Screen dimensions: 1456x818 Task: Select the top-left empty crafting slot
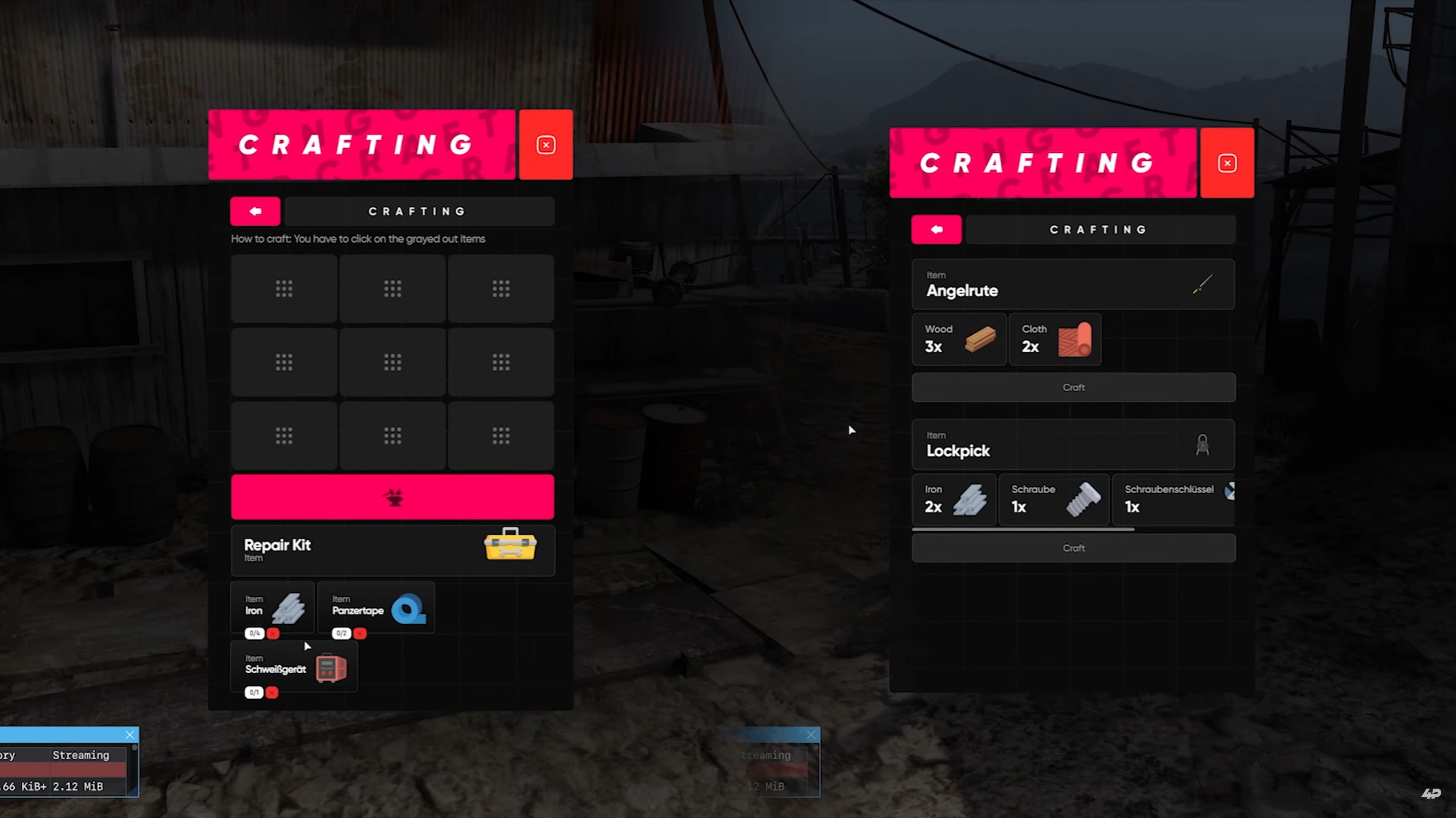click(x=283, y=288)
